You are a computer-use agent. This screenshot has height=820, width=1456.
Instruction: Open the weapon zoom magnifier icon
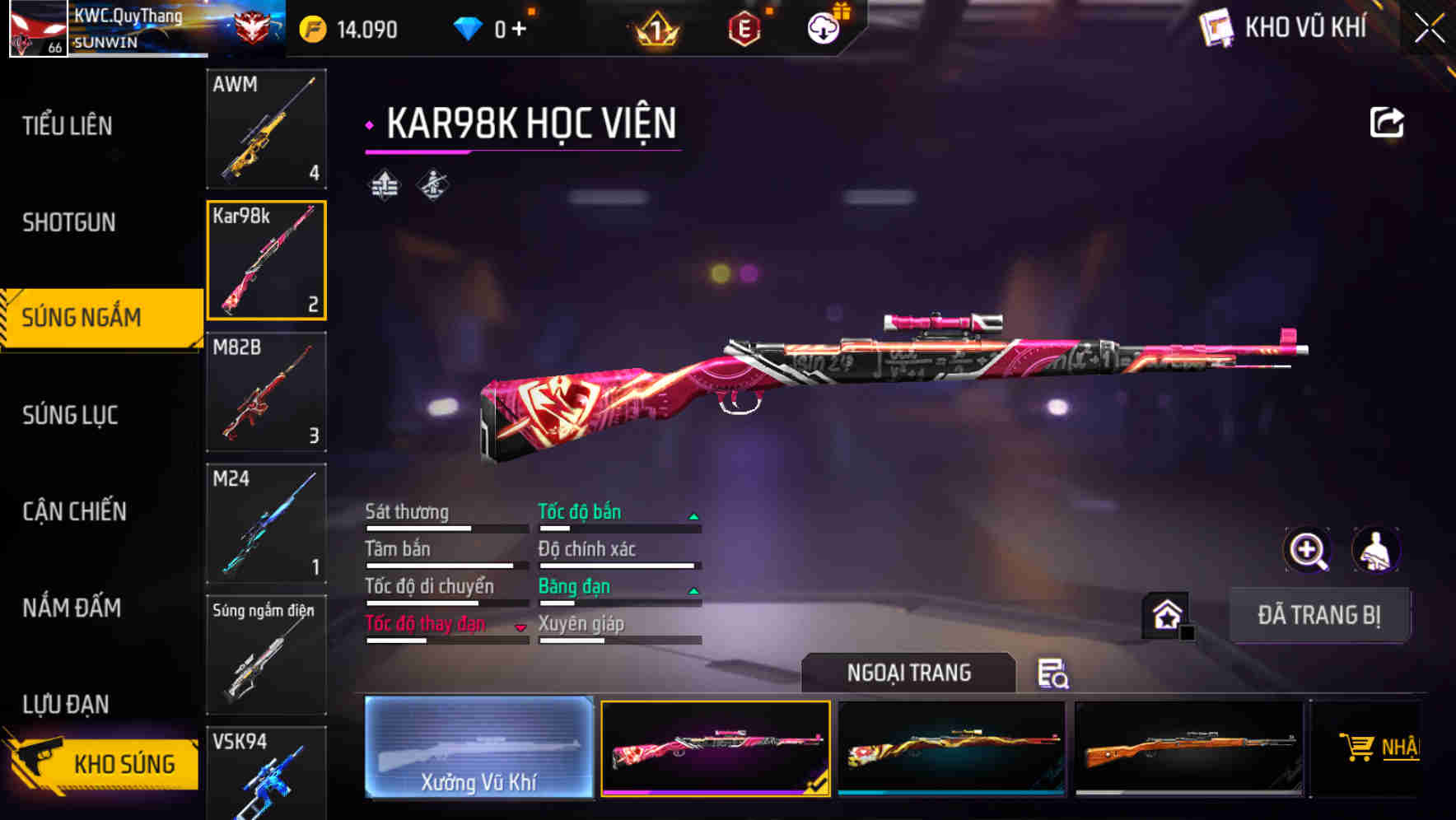(1308, 550)
